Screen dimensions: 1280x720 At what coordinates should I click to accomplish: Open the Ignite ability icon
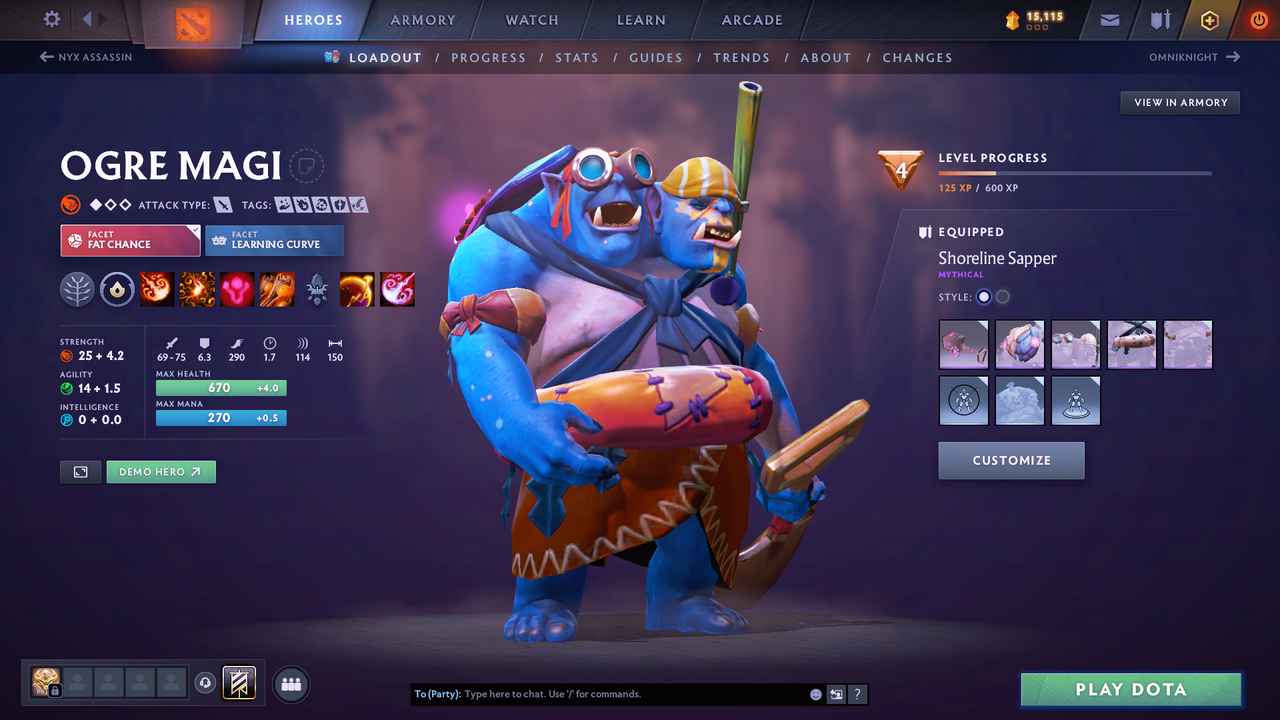[197, 289]
